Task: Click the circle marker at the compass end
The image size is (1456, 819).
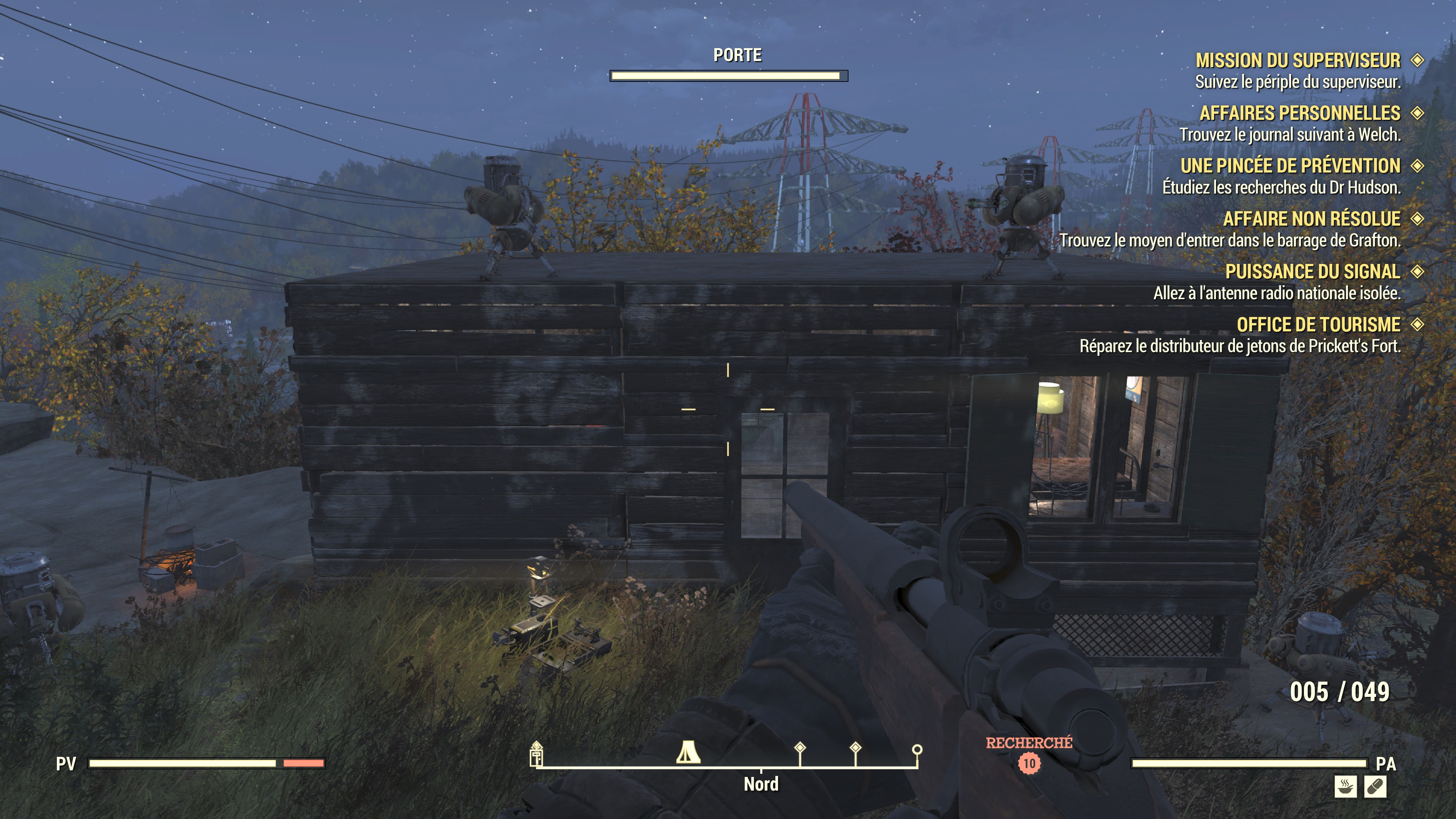Action: click(917, 750)
